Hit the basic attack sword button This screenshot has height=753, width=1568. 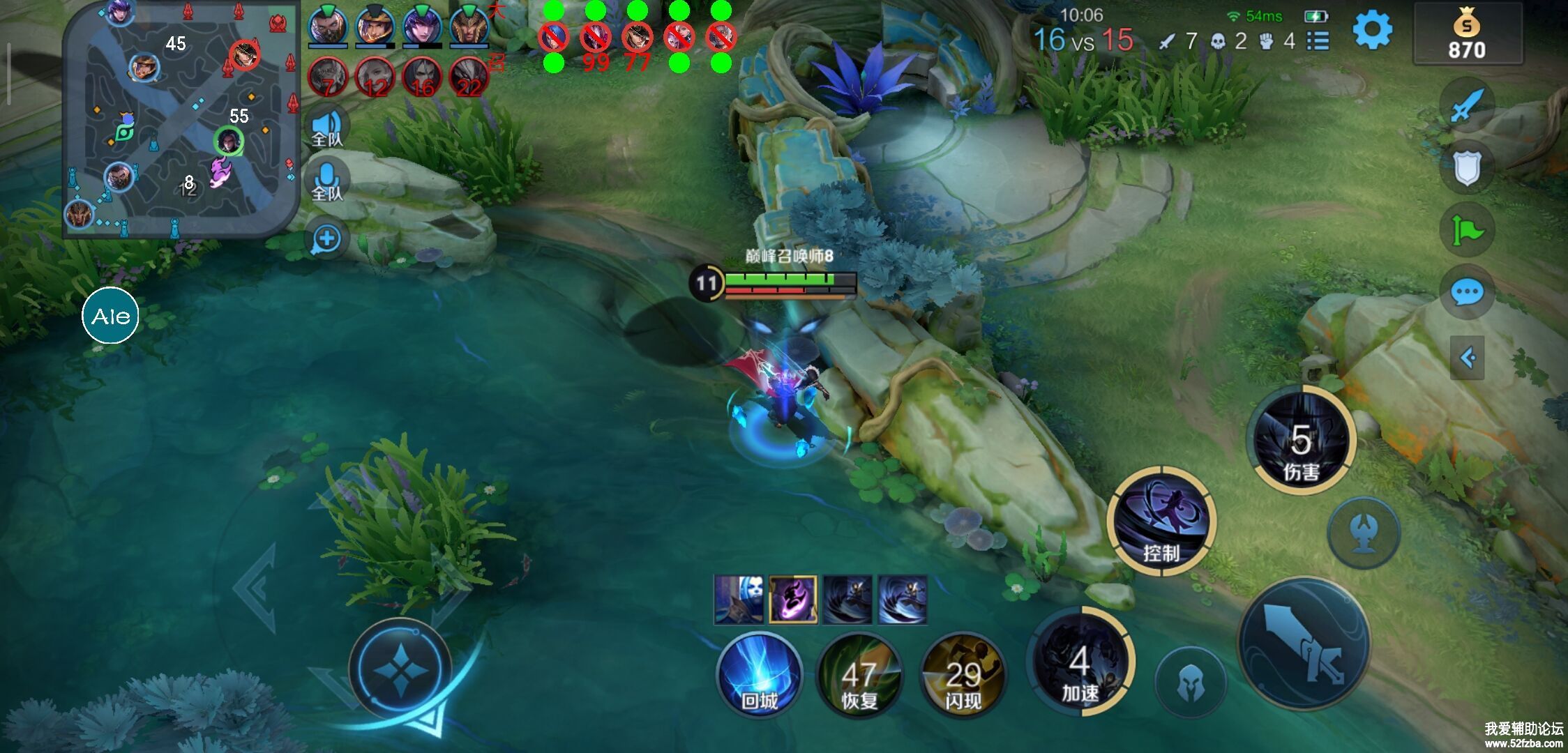click(1303, 643)
